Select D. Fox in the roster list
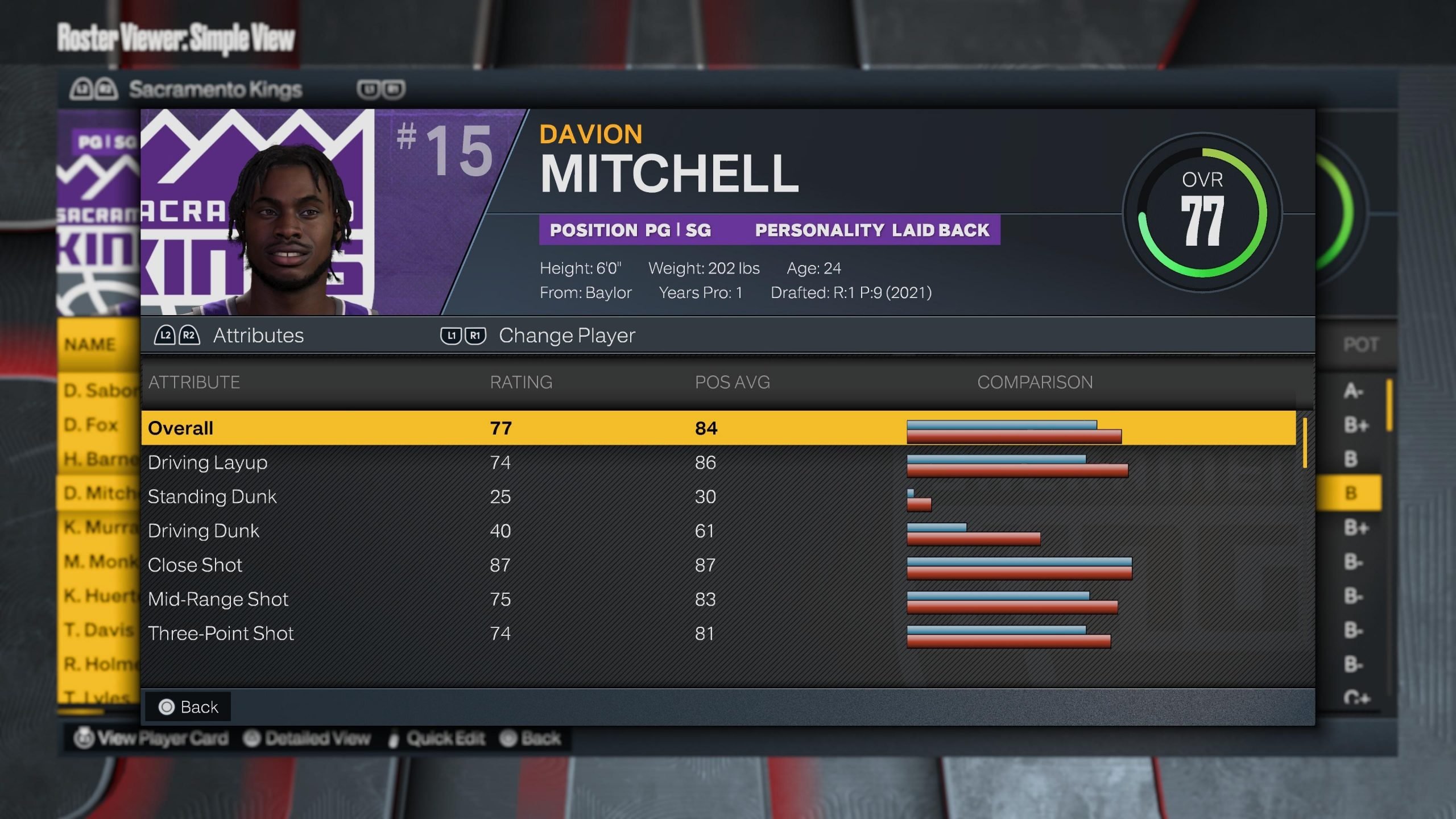This screenshot has width=1456, height=819. tap(91, 425)
